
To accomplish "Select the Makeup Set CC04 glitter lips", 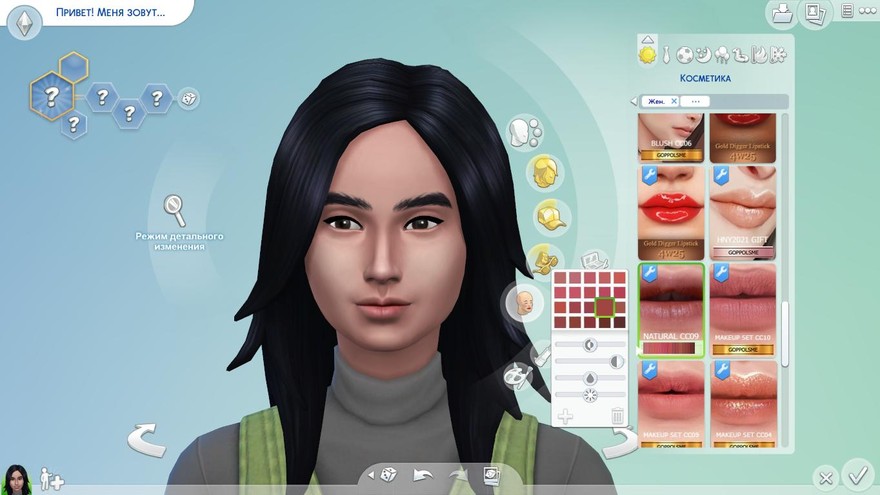I will (743, 400).
